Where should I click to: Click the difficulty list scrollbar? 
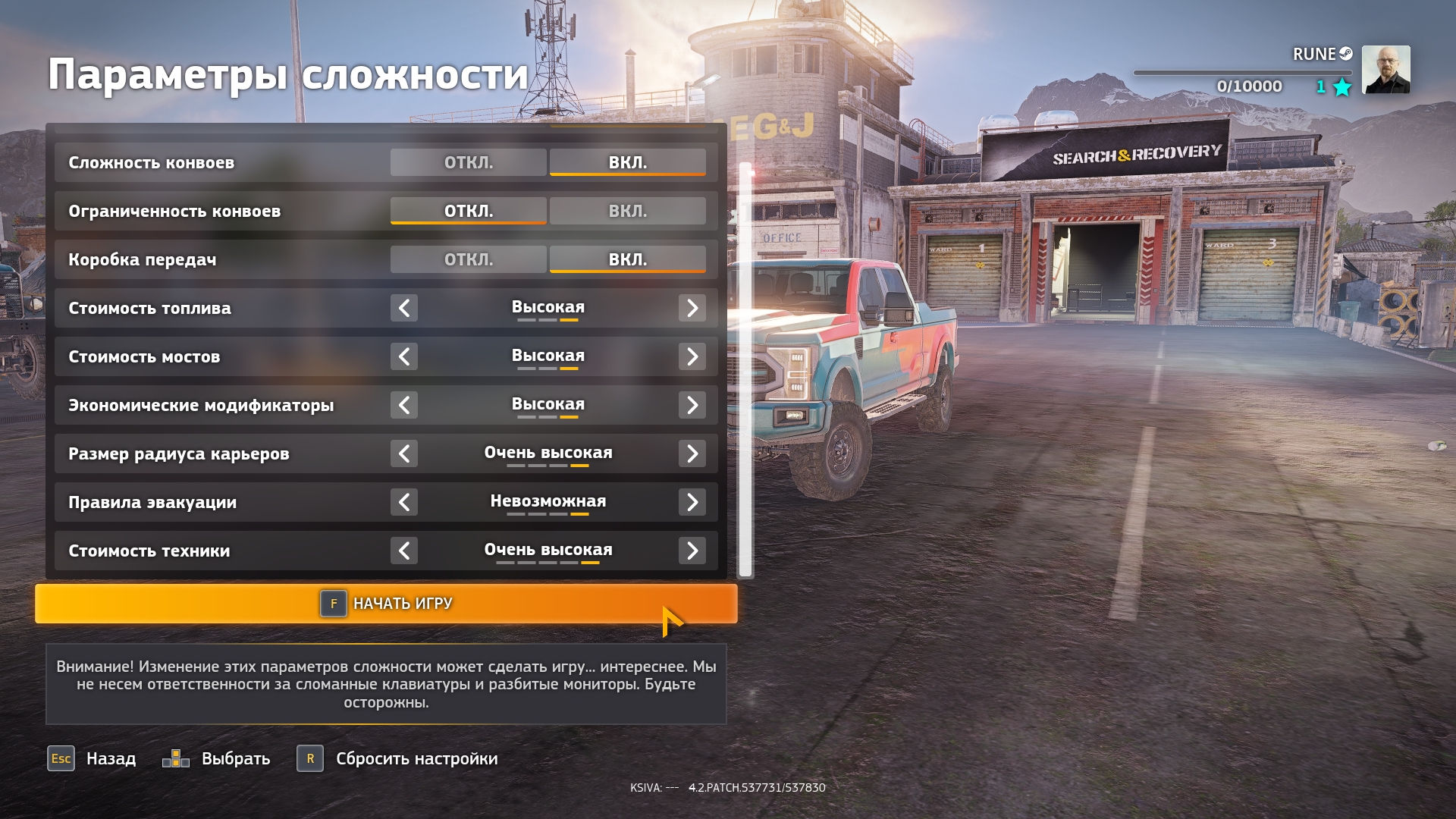point(745,372)
